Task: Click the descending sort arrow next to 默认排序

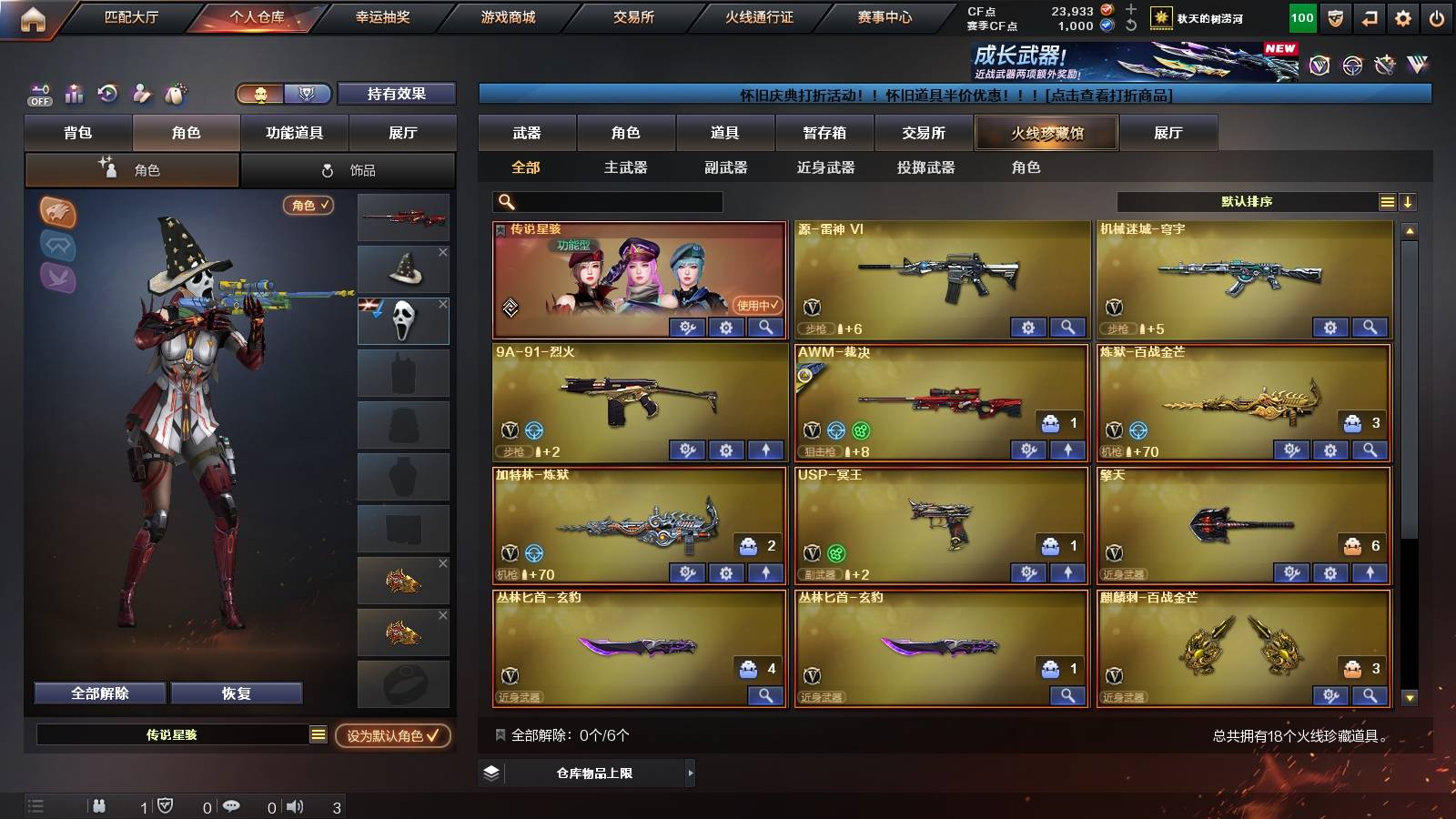Action: [x=1408, y=201]
